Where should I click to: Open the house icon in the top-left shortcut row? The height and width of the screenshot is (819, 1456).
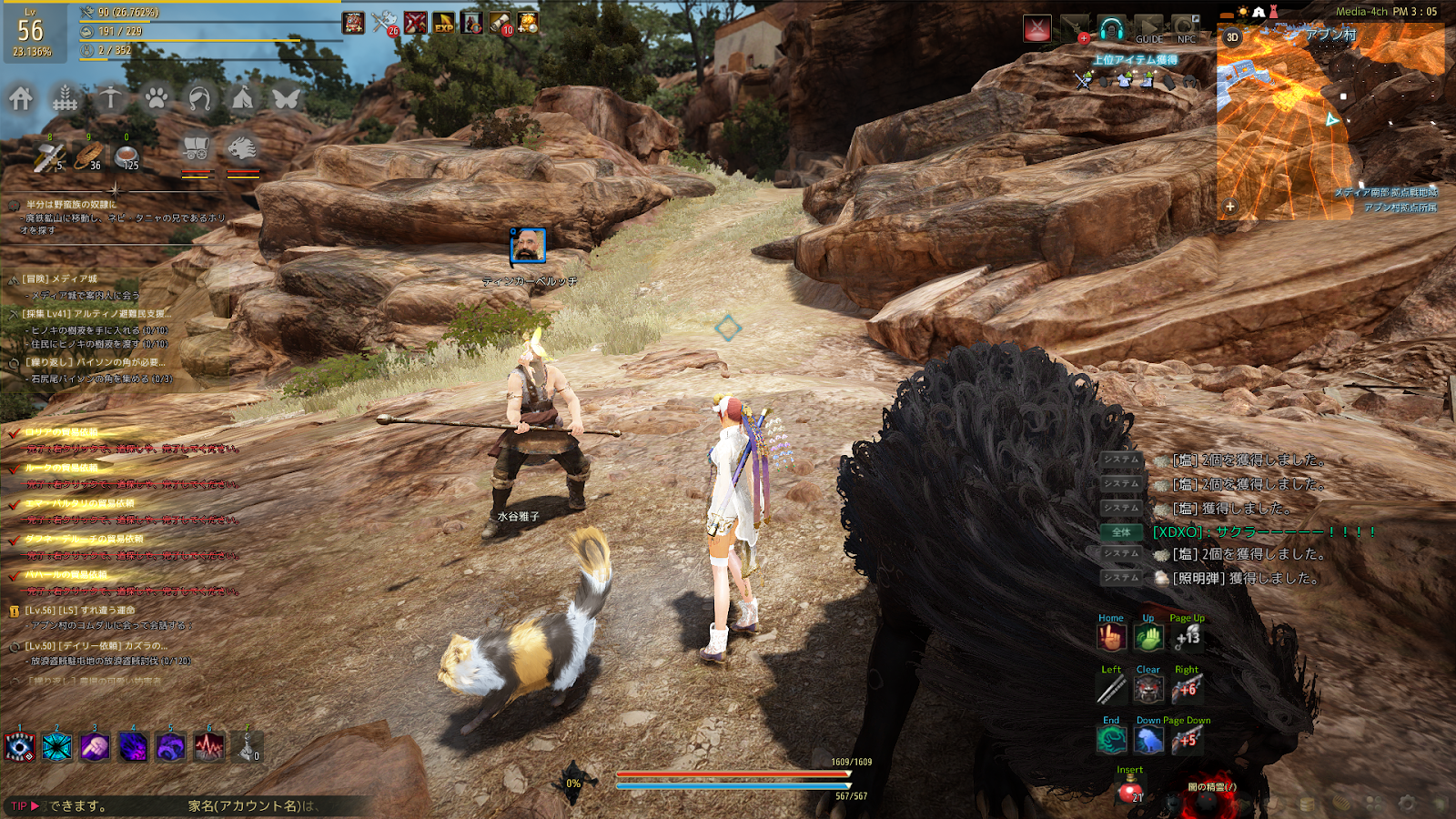point(21,98)
